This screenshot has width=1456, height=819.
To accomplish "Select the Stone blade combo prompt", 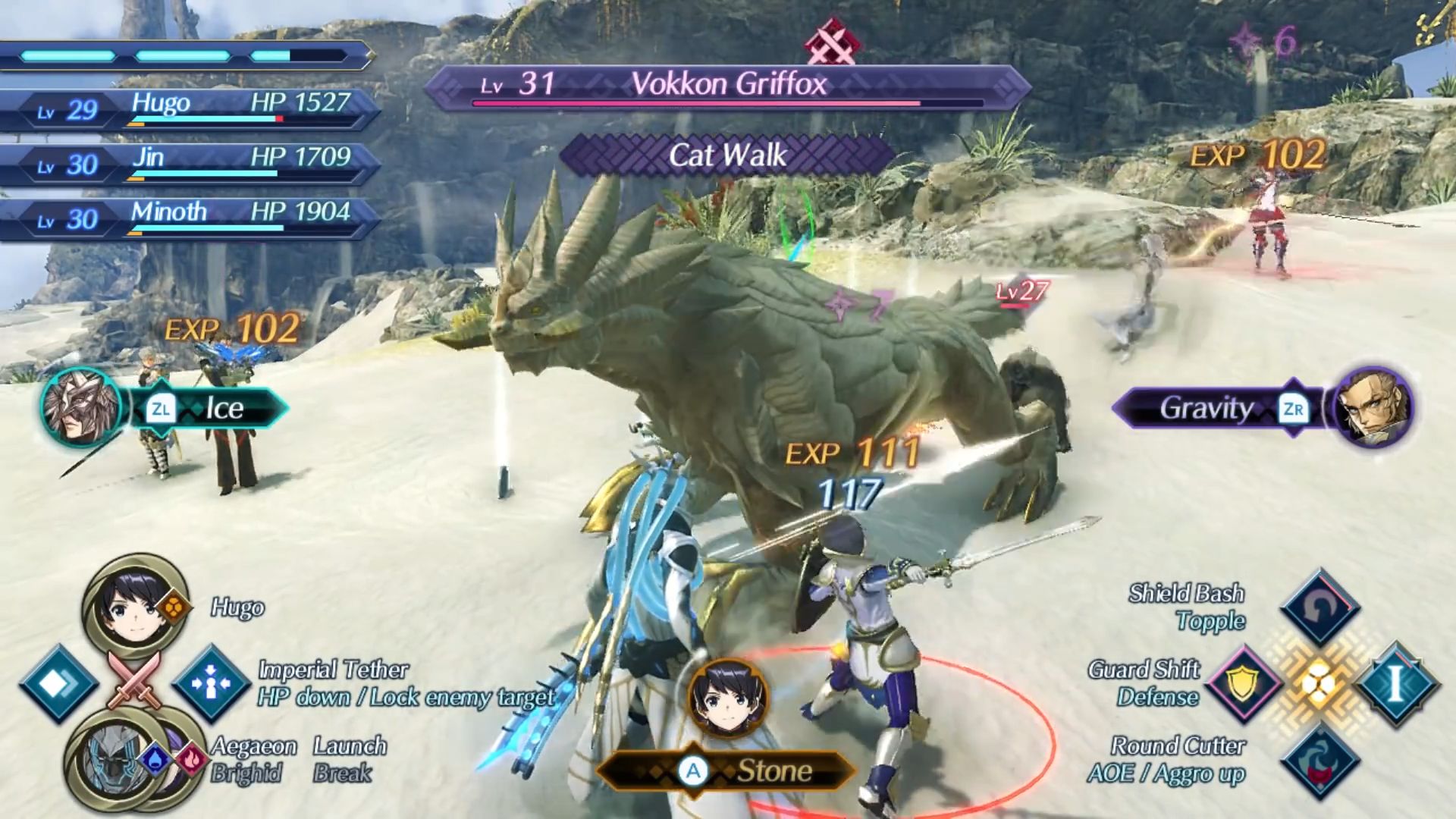I will [x=726, y=771].
